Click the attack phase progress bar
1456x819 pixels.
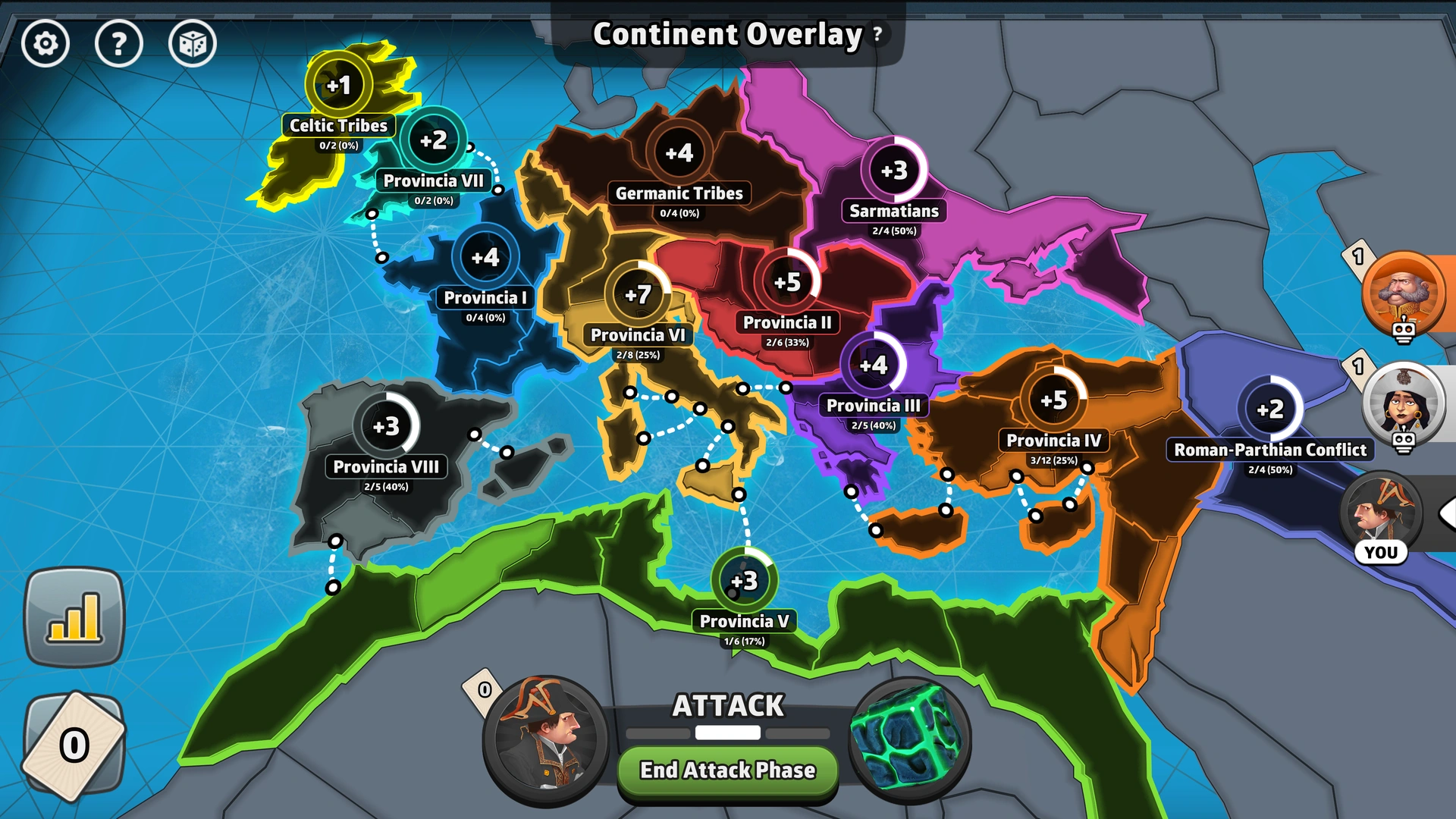(x=726, y=733)
